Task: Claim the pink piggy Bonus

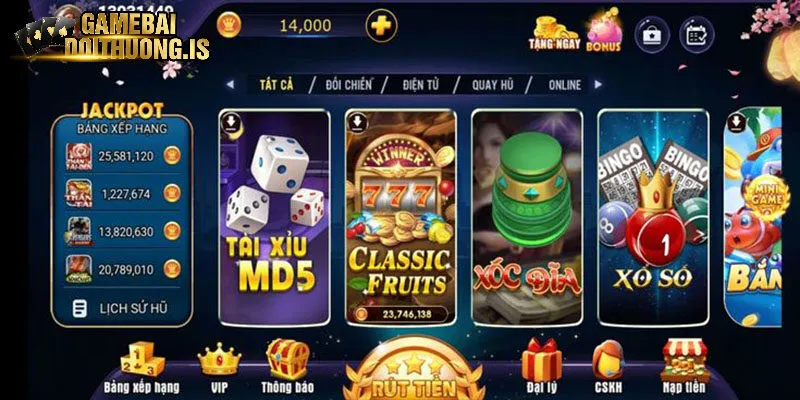Action: [x=603, y=31]
